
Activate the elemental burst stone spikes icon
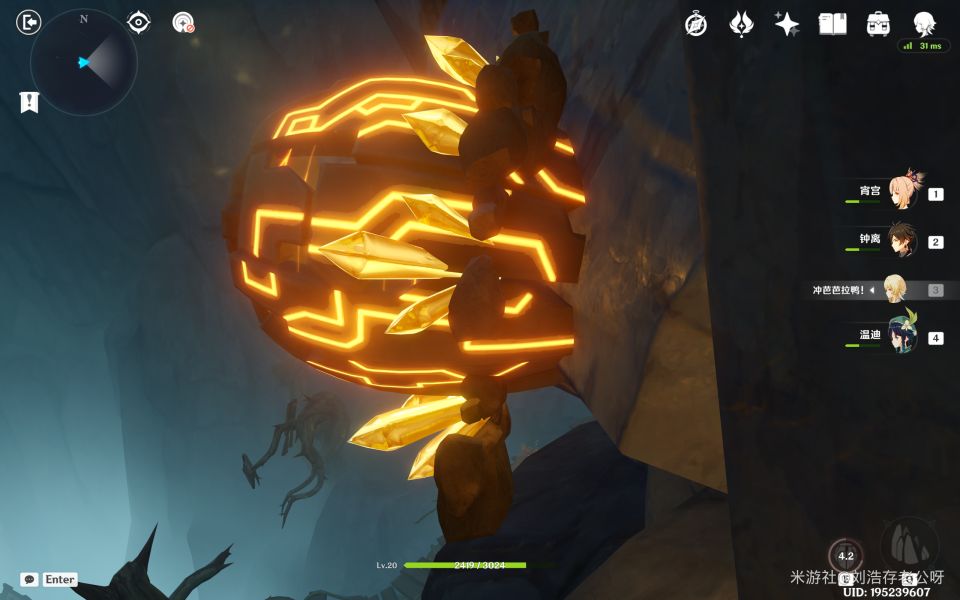[x=909, y=545]
